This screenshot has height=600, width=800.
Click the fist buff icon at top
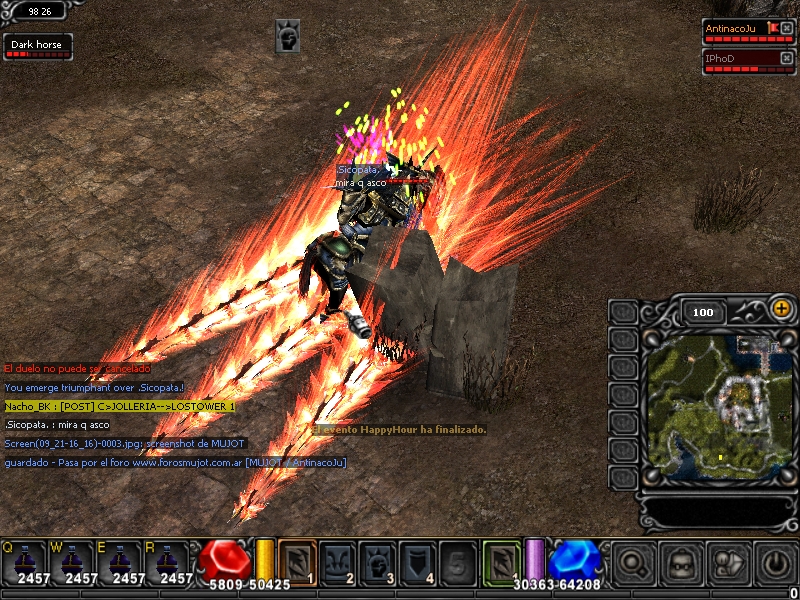[x=288, y=36]
